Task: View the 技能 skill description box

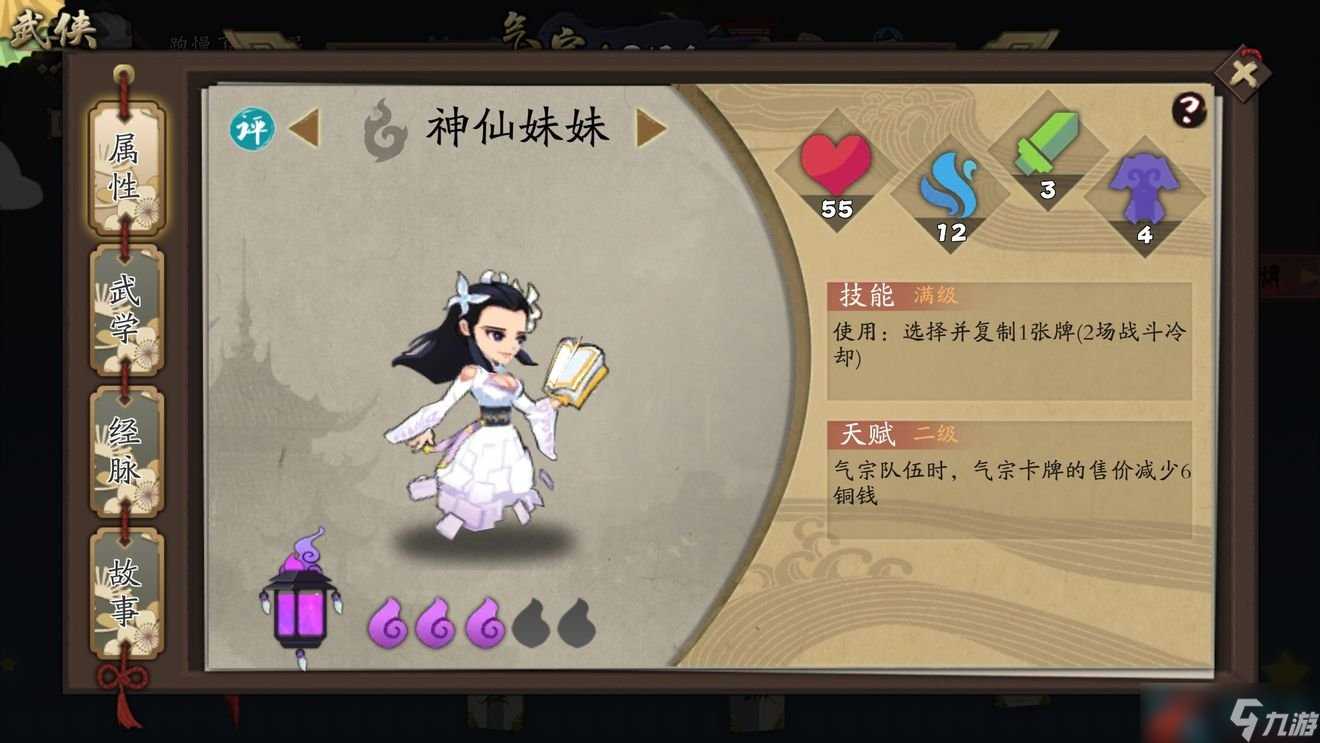Action: (1009, 342)
